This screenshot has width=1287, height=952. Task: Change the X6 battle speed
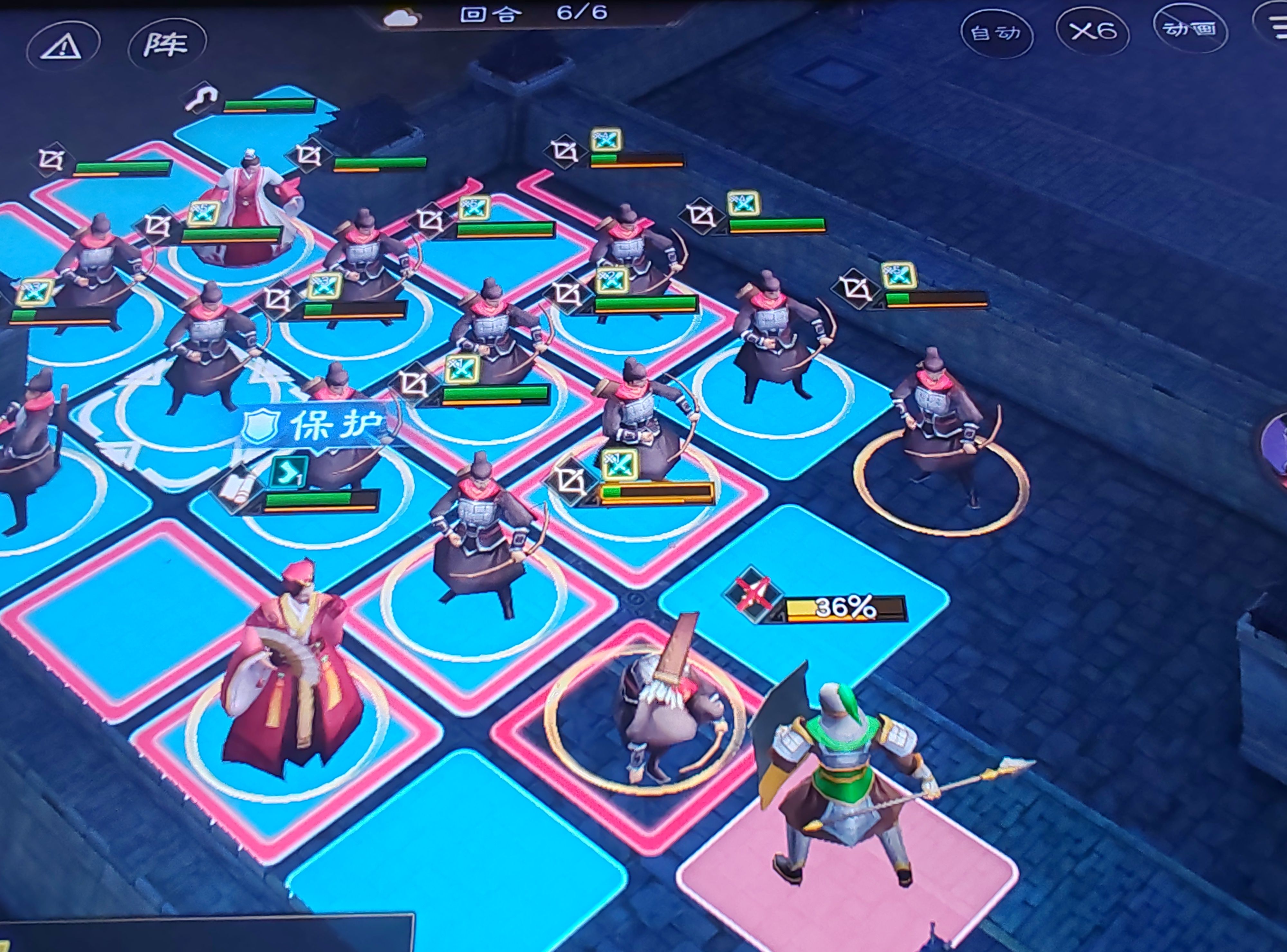[1092, 31]
